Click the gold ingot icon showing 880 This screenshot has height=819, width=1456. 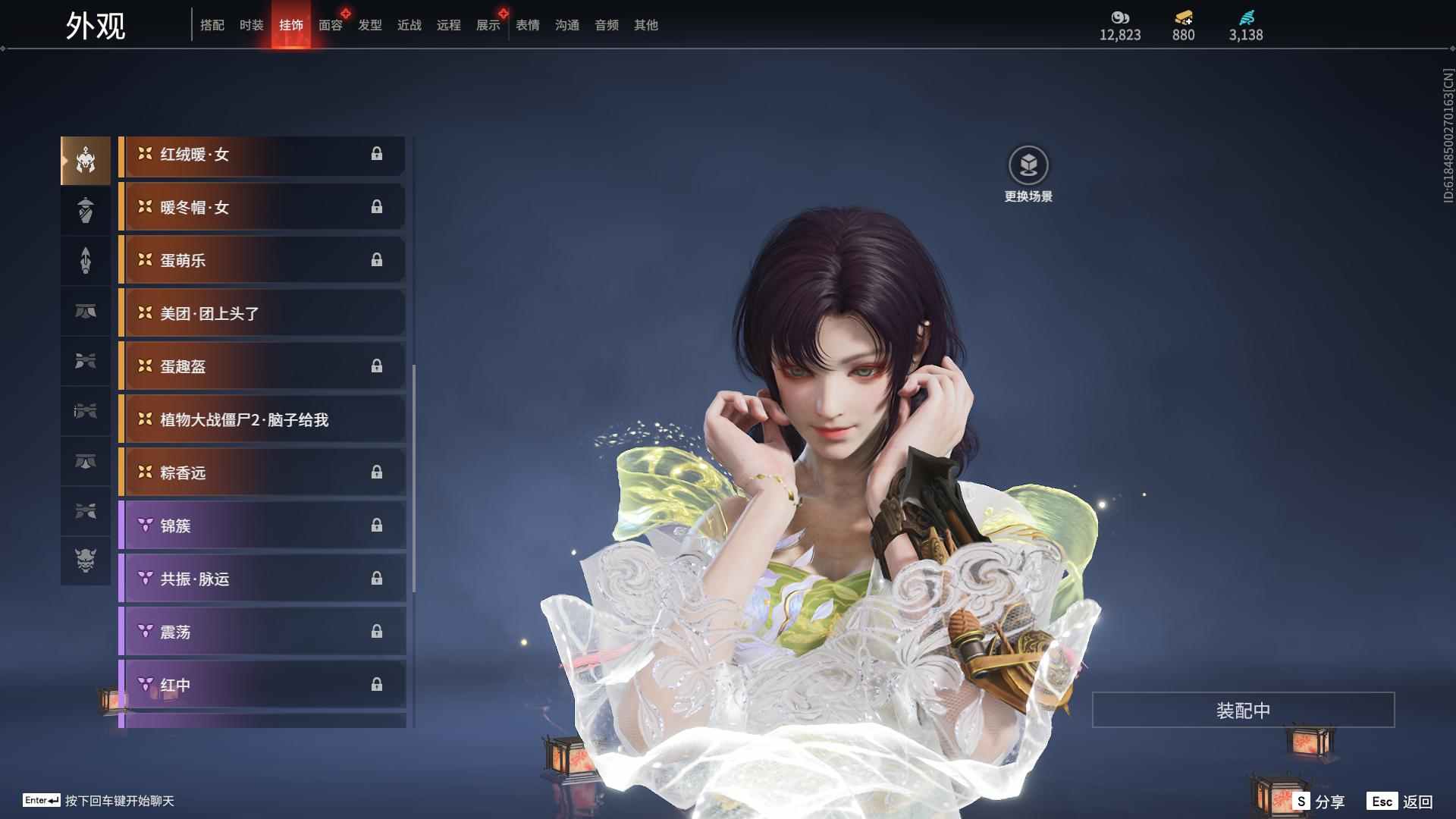tap(1183, 17)
